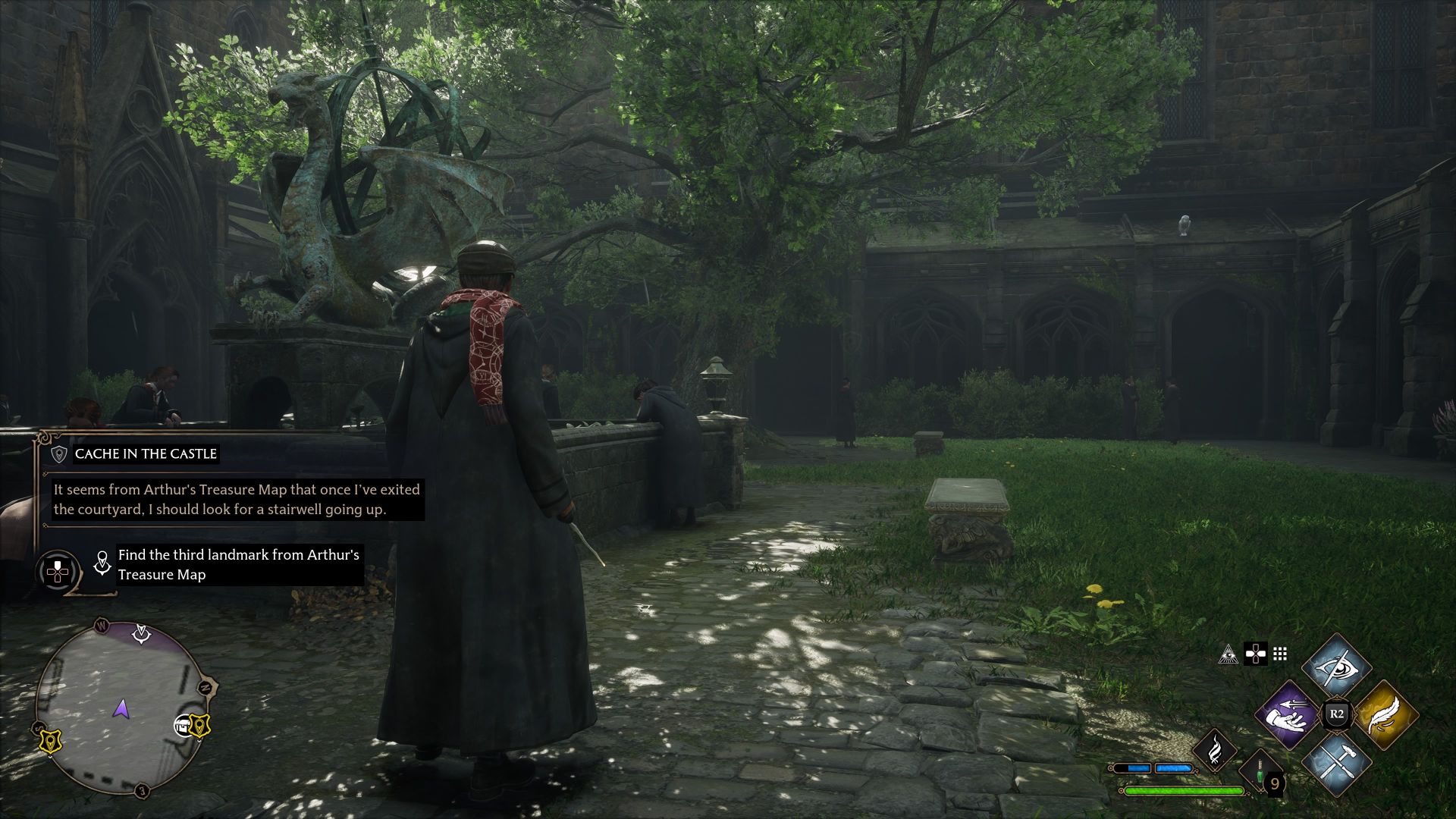Click the purple player arrow on the minimap
Screen dimensions: 1456x819
point(122,710)
